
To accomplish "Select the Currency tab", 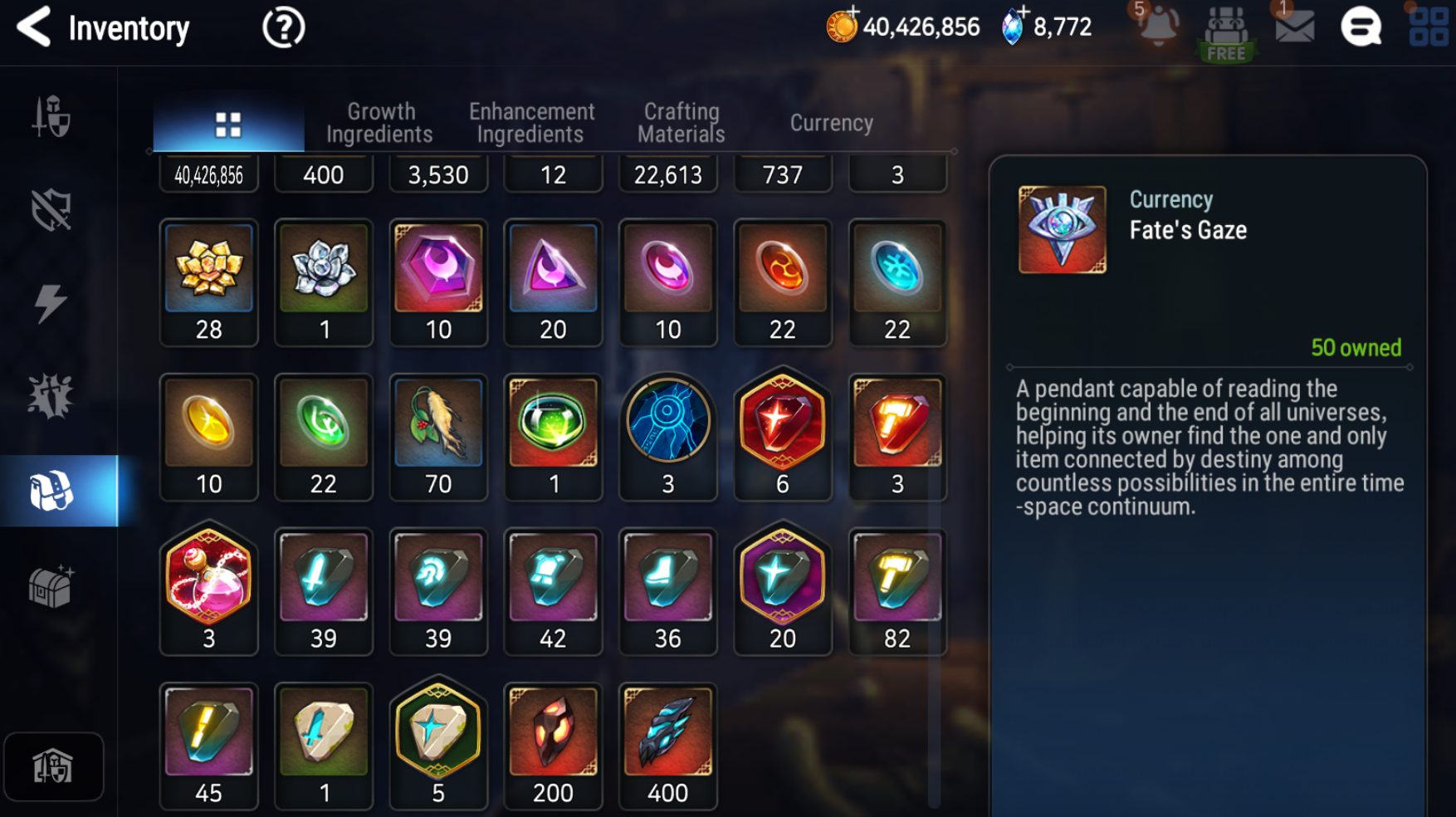I will click(831, 123).
